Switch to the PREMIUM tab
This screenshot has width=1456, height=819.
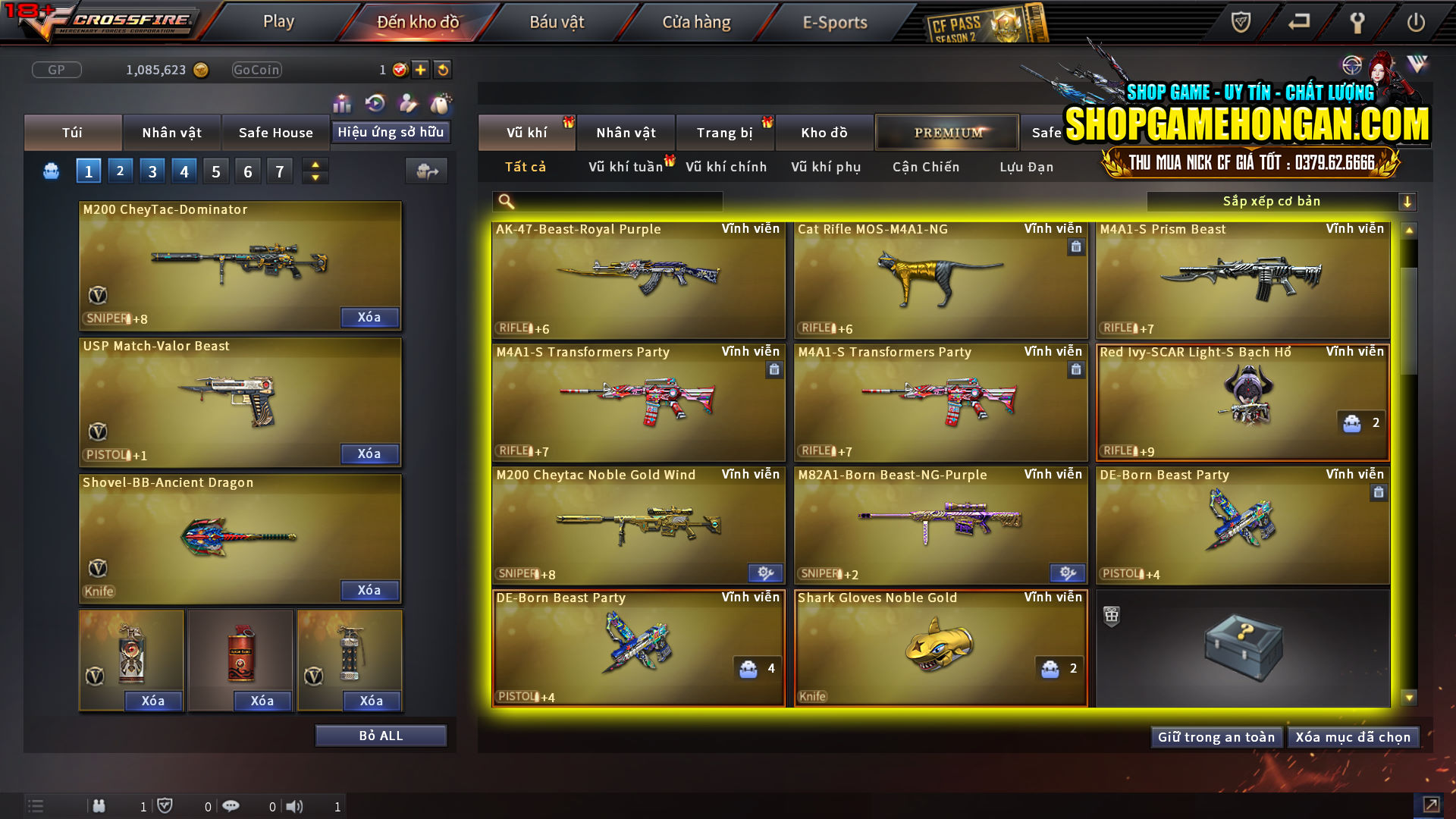point(947,132)
